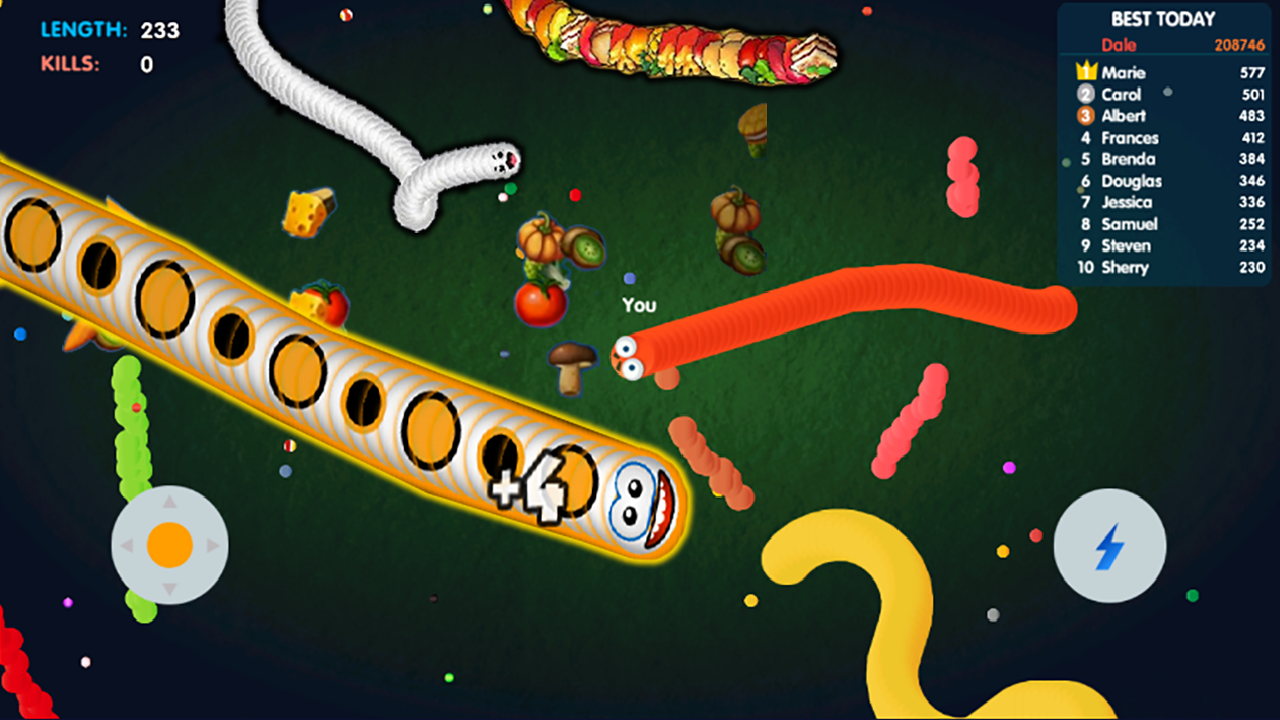Image resolution: width=1280 pixels, height=720 pixels.
Task: Click the bronze rank badge next to Albert
Action: [1086, 116]
